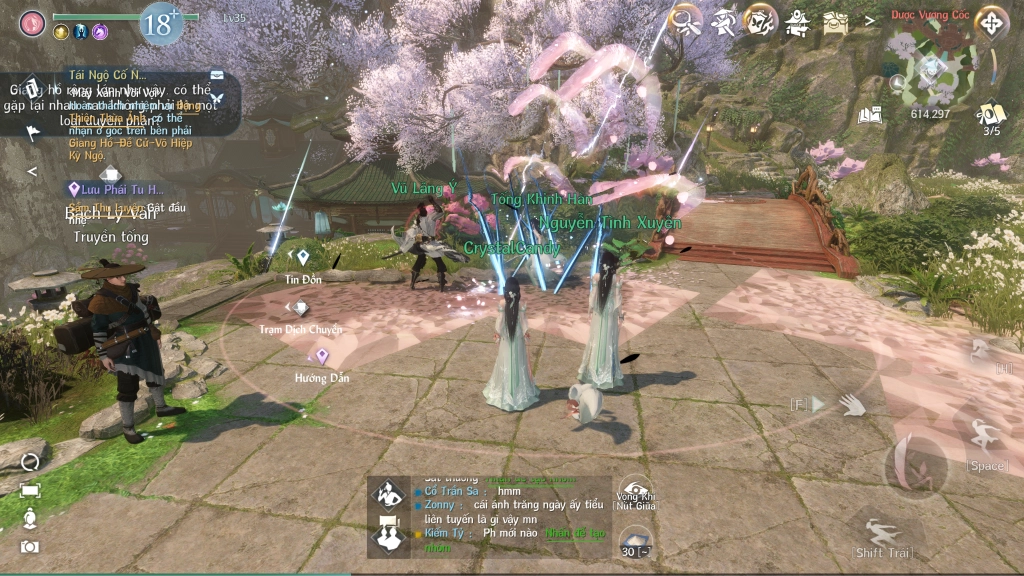This screenshot has height=576, width=1024.
Task: Trigger the dodge skill labelled Shift Trái
Action: click(x=882, y=533)
